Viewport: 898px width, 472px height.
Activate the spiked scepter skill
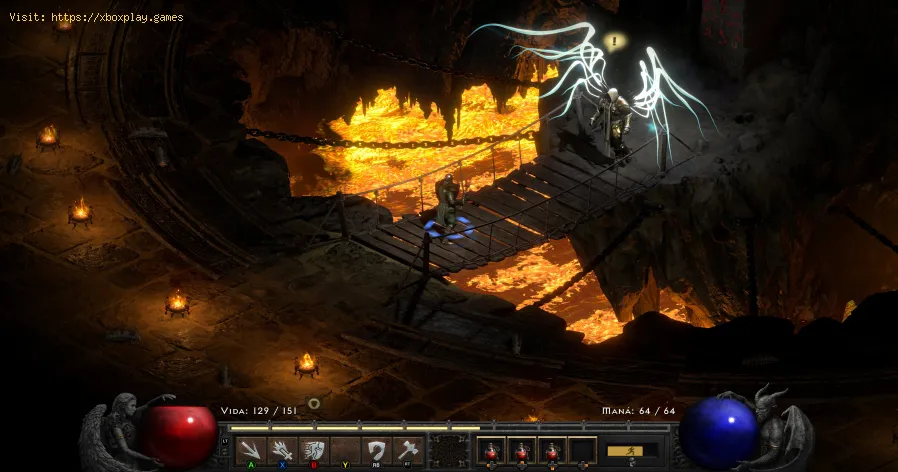283,450
